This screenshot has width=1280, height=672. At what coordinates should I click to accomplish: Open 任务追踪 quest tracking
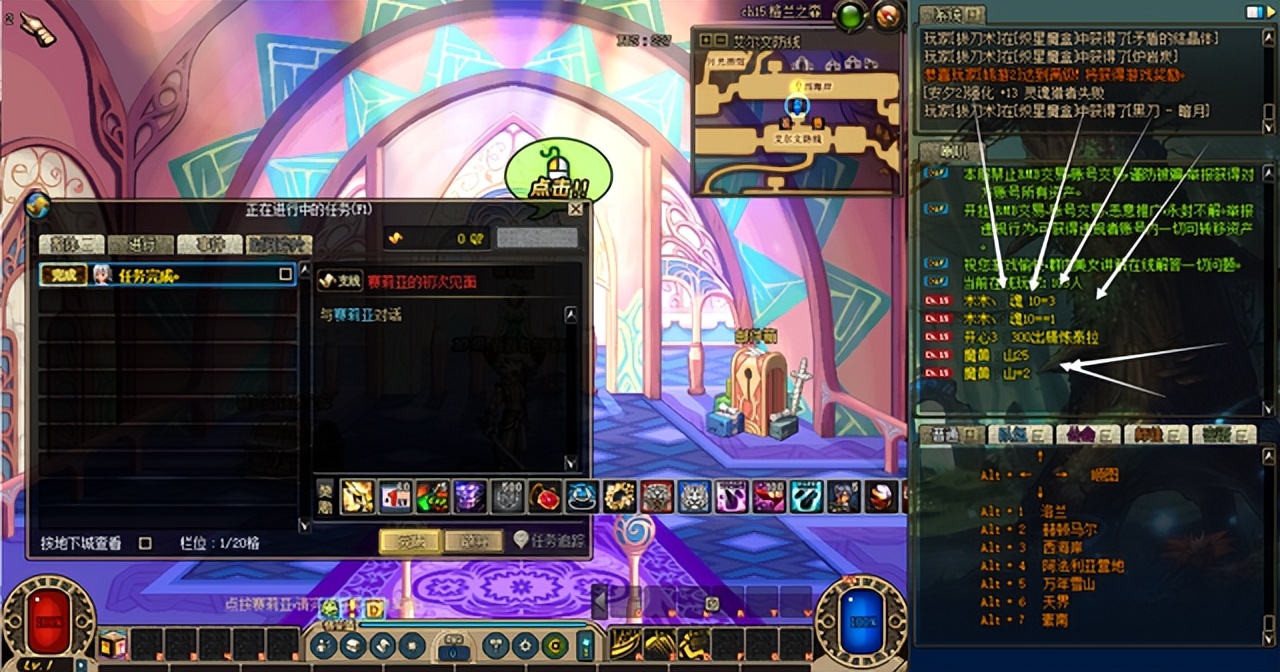pos(549,540)
